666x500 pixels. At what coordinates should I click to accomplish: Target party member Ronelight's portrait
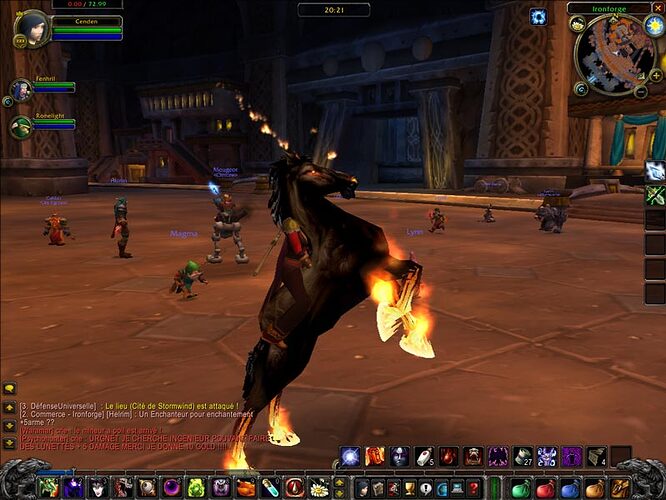click(x=21, y=127)
